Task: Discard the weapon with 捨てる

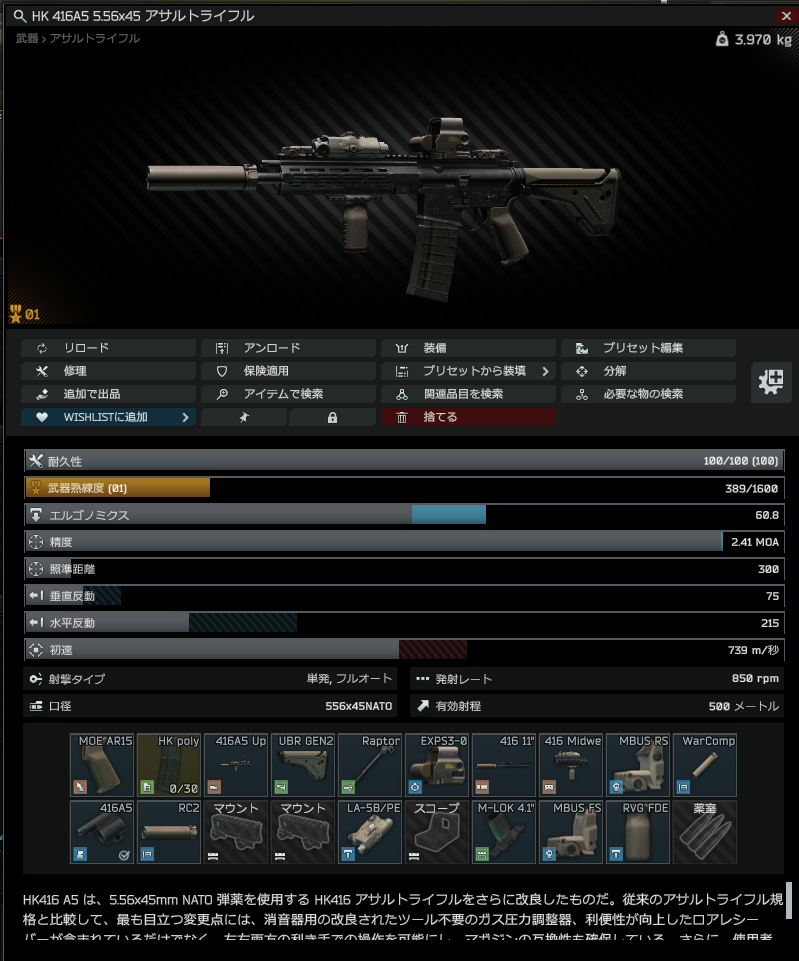Action: (x=468, y=417)
